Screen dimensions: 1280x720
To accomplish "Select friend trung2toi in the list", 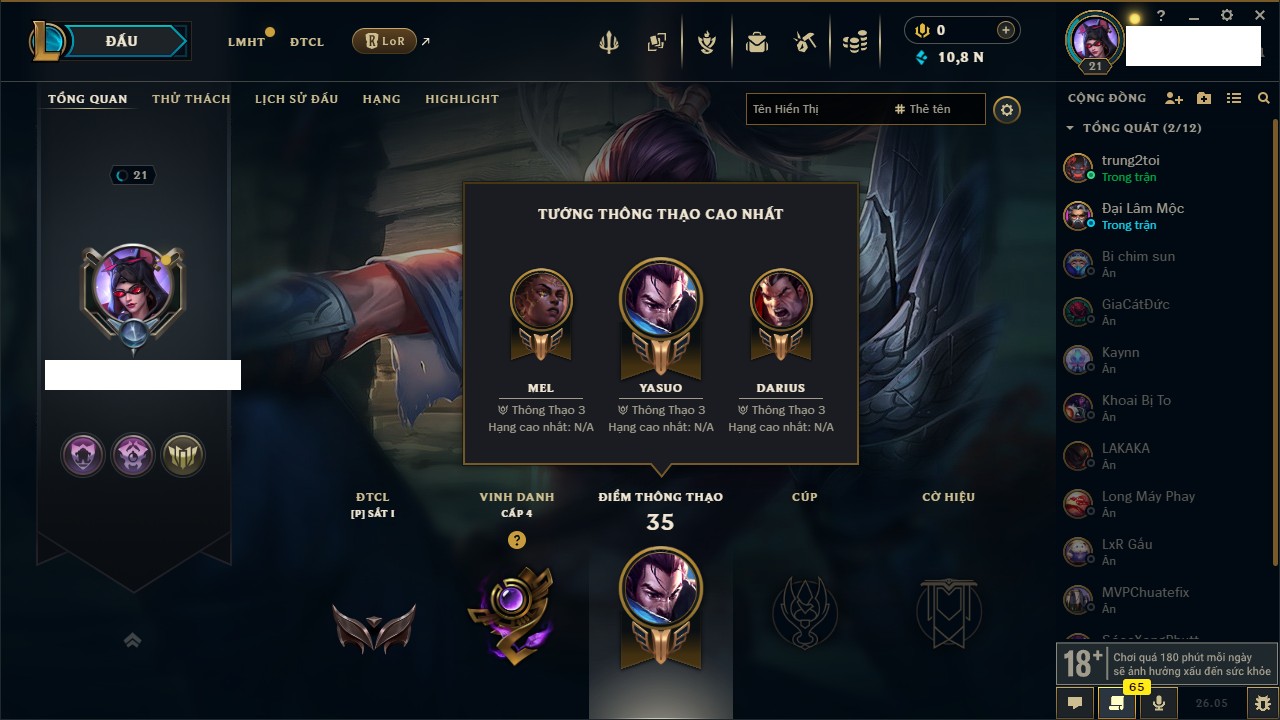I will pyautogui.click(x=1130, y=167).
